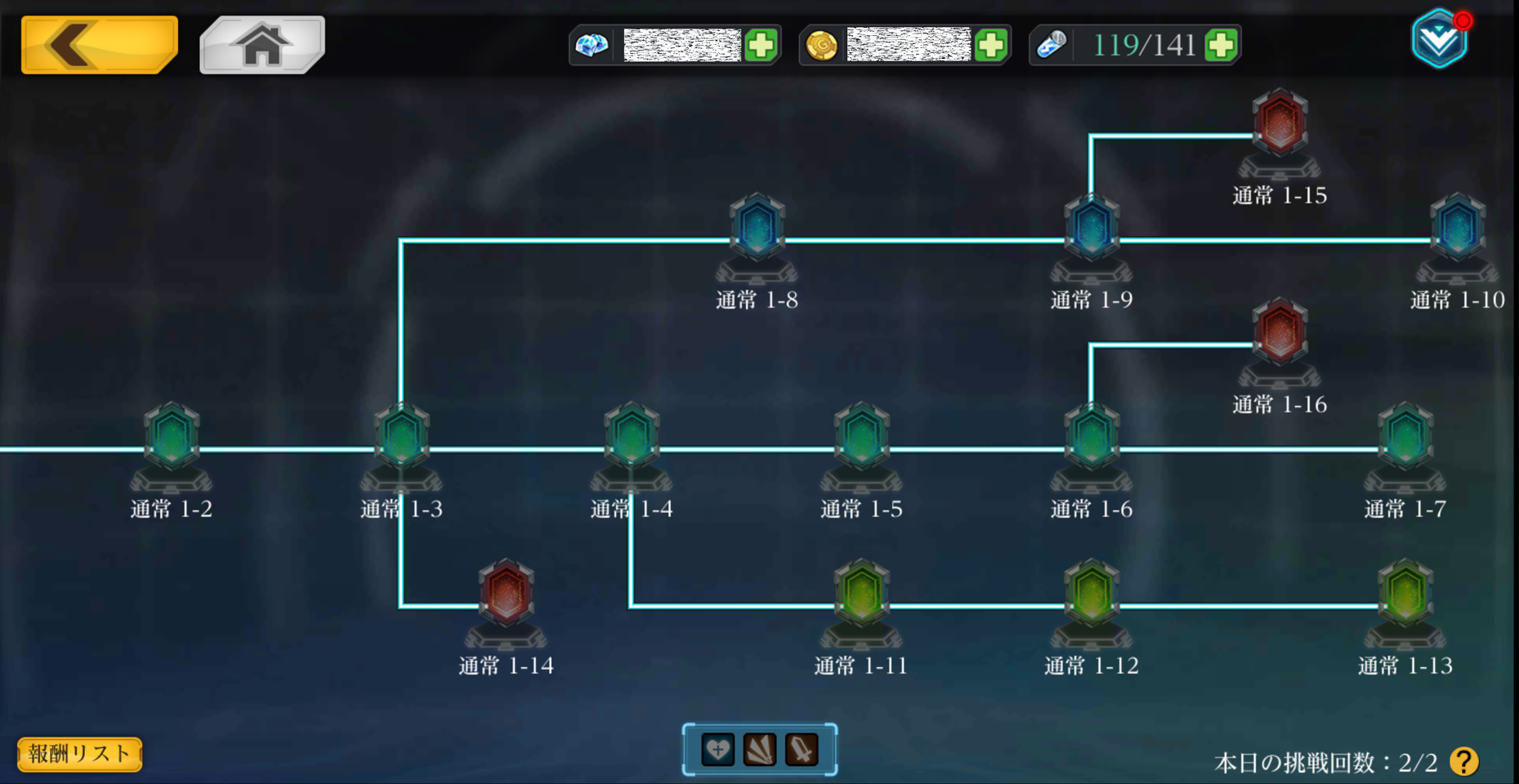Select stage 通常 1-2
The image size is (1519, 784).
click(172, 437)
